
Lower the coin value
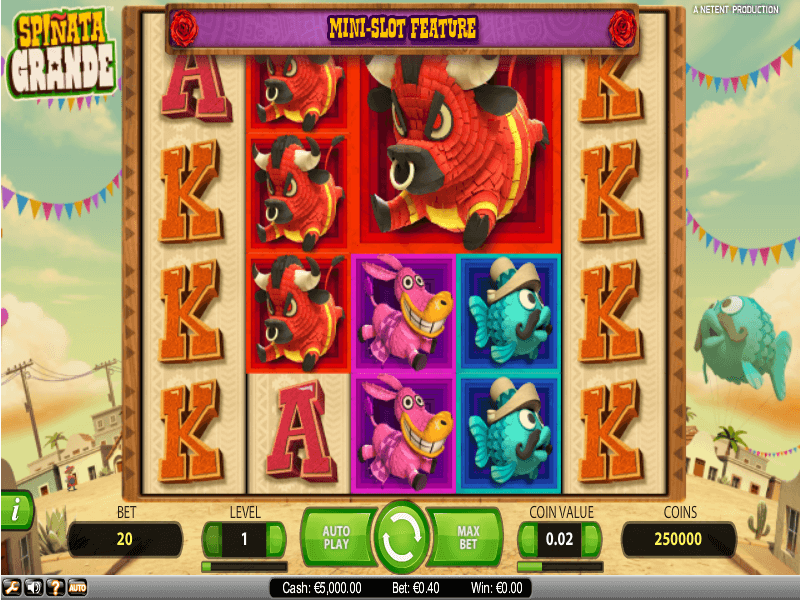pyautogui.click(x=528, y=540)
